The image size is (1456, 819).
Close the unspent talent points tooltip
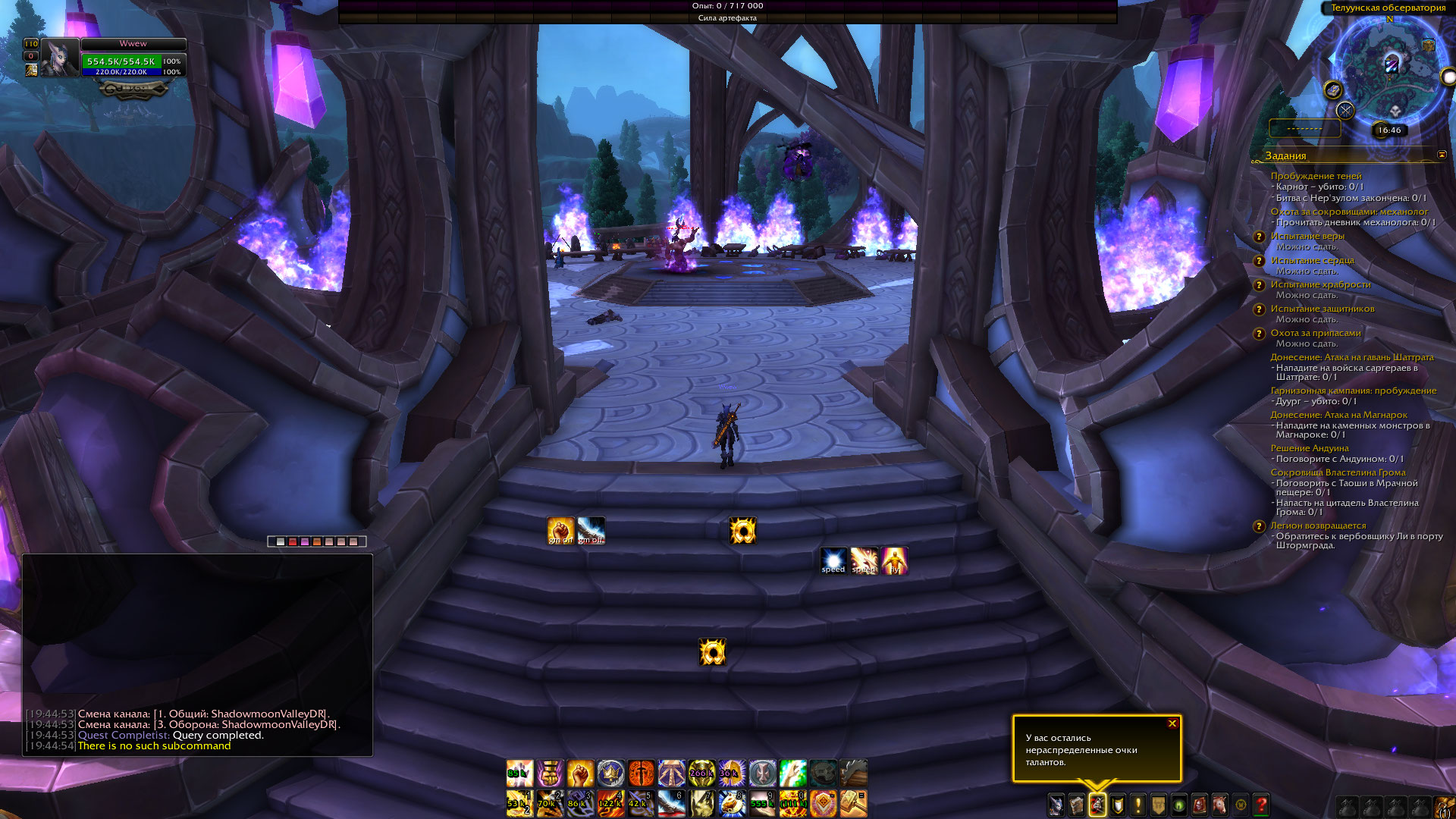(x=1172, y=723)
